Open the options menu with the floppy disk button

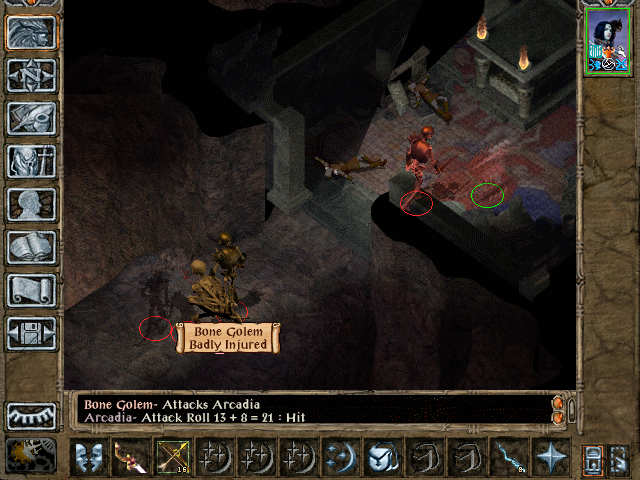click(x=31, y=332)
